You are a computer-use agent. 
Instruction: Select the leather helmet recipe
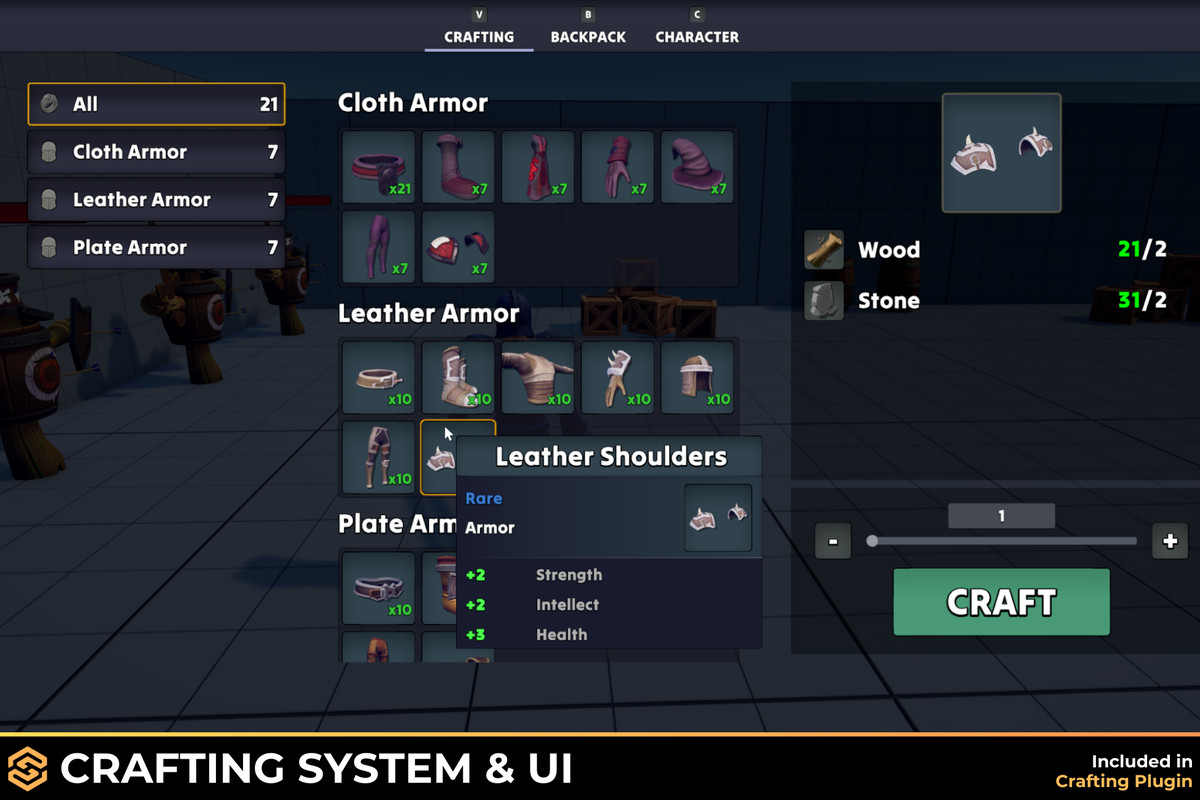click(697, 378)
